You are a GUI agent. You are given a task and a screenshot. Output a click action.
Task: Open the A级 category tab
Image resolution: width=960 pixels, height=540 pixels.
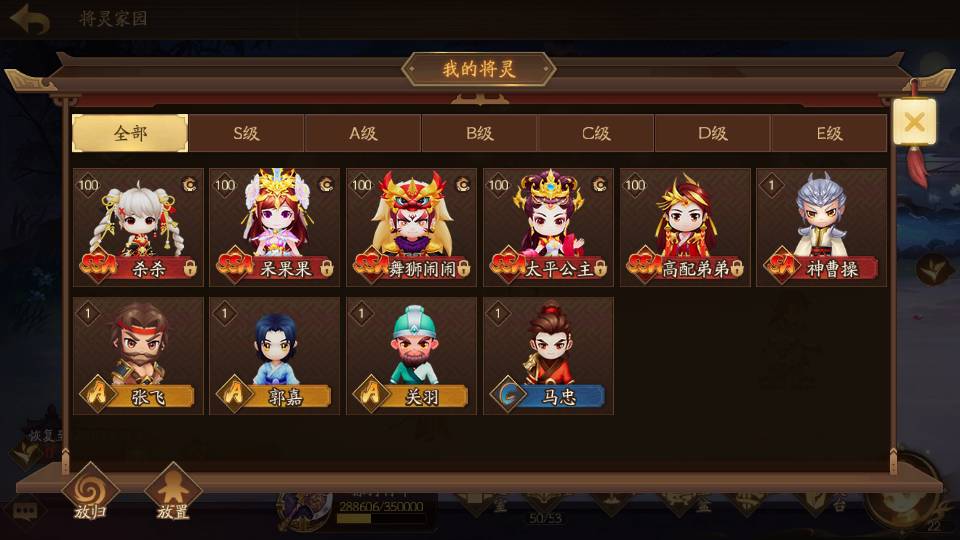click(363, 133)
